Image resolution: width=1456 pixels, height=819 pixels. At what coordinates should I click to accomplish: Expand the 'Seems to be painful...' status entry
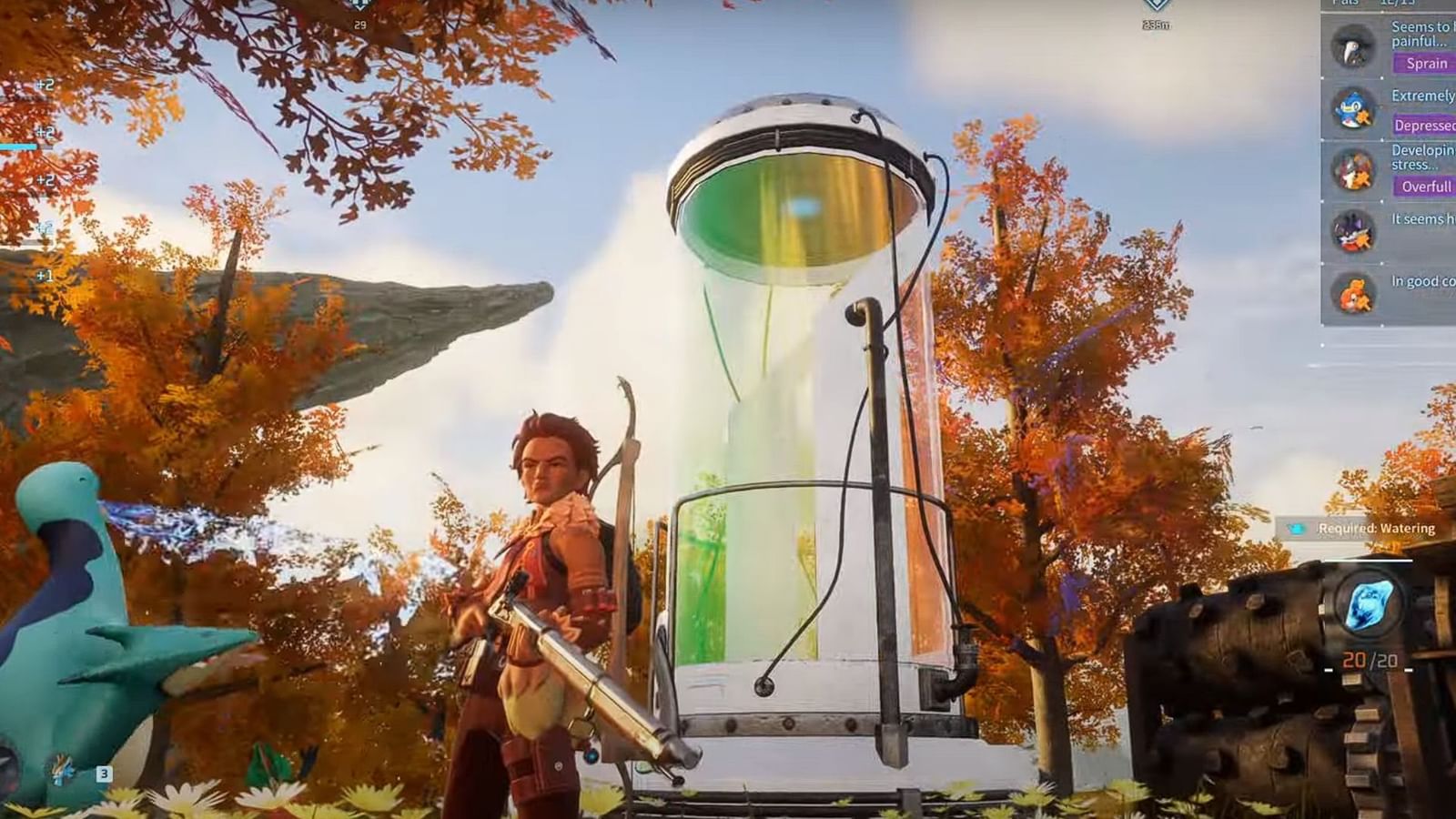click(1420, 35)
